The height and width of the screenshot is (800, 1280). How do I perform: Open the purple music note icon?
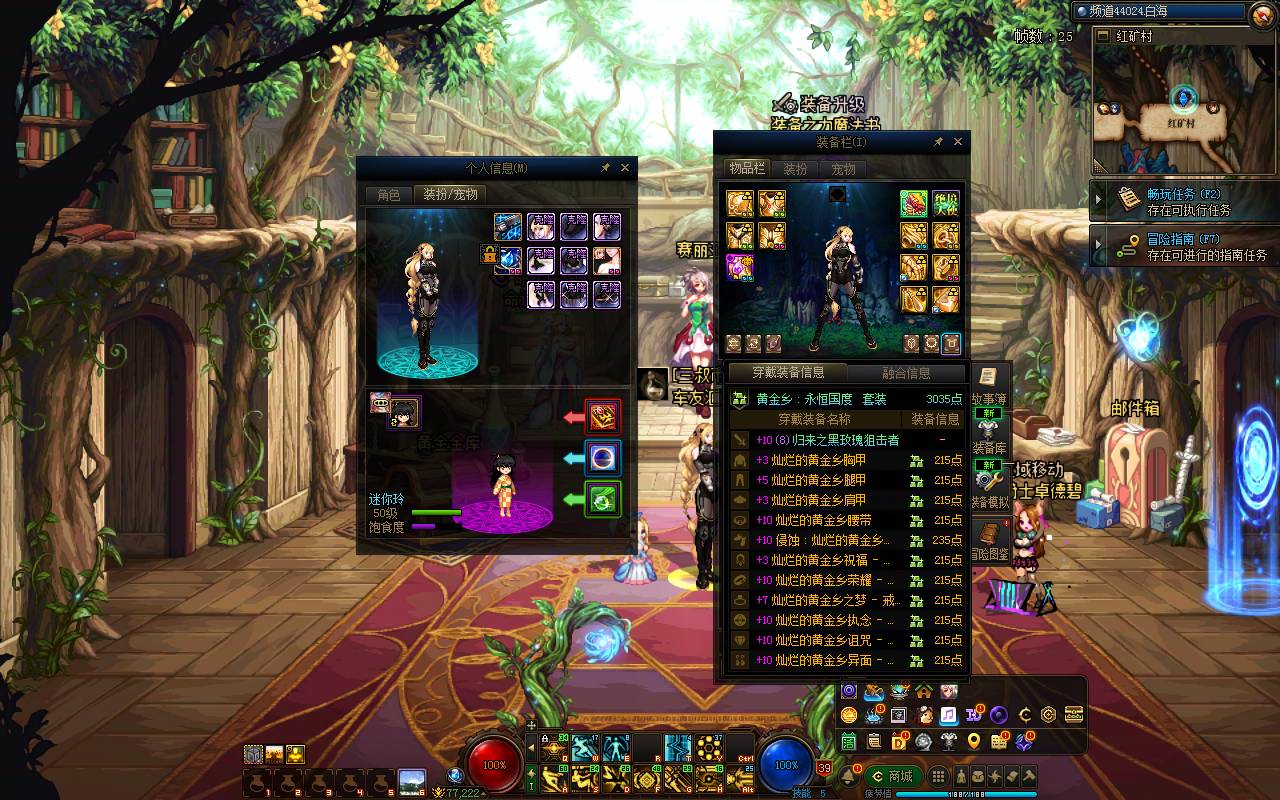coord(948,715)
